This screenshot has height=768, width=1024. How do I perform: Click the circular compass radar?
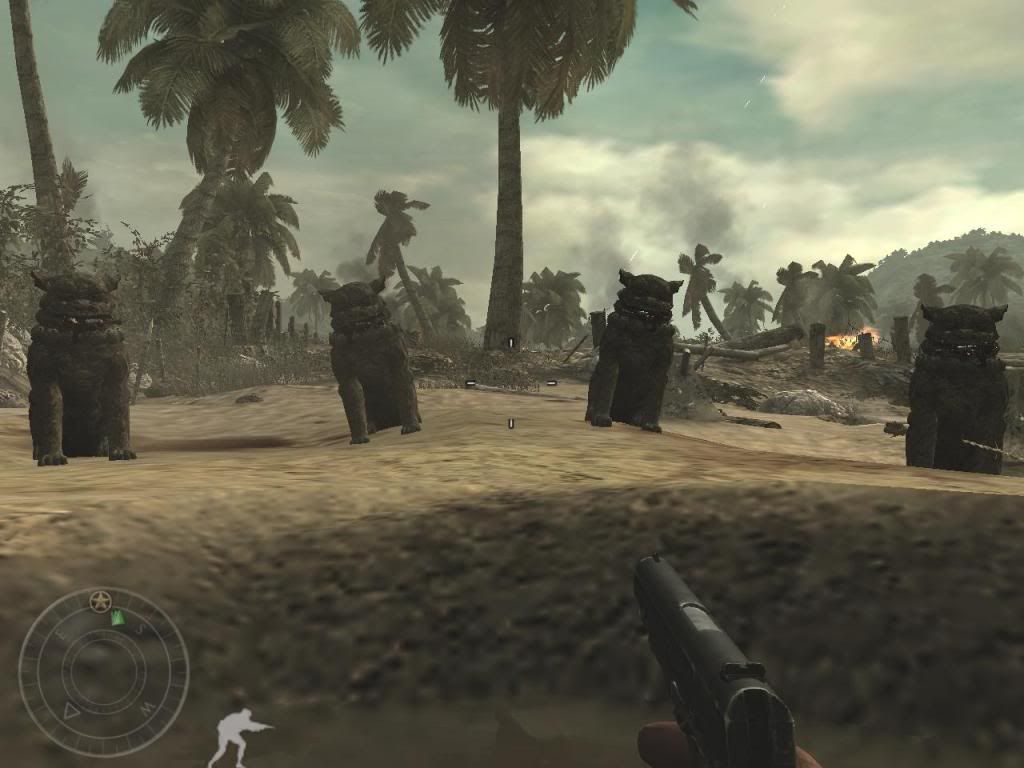point(103,671)
